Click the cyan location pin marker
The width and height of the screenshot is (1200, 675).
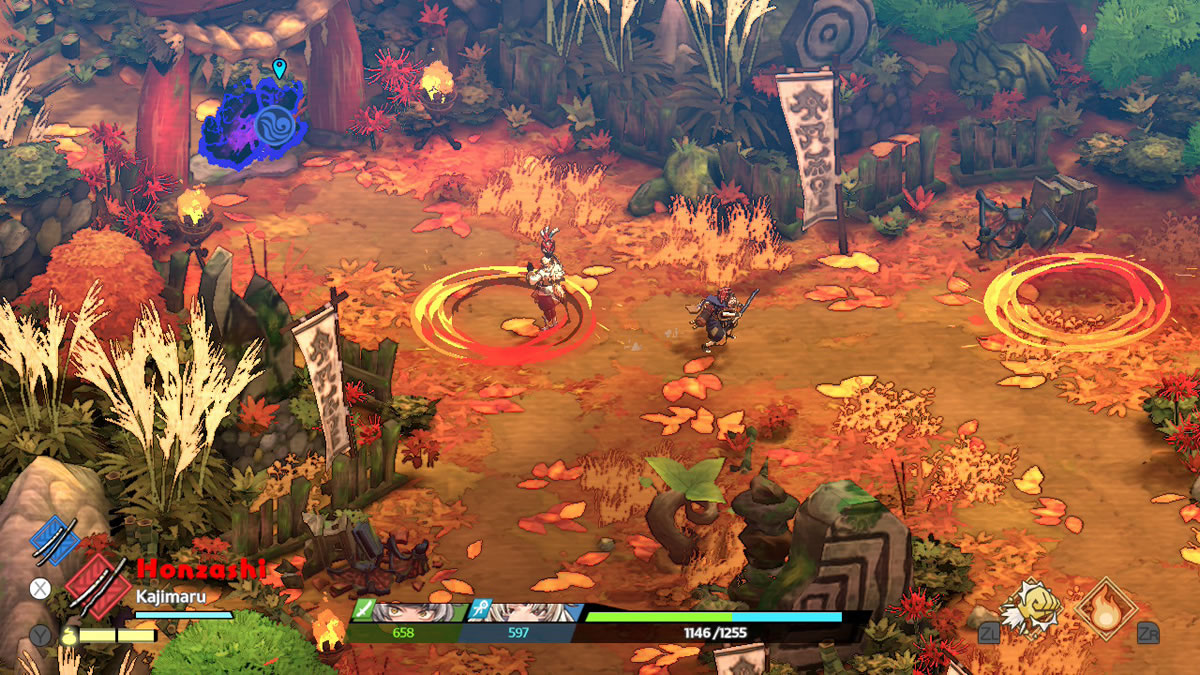[279, 69]
